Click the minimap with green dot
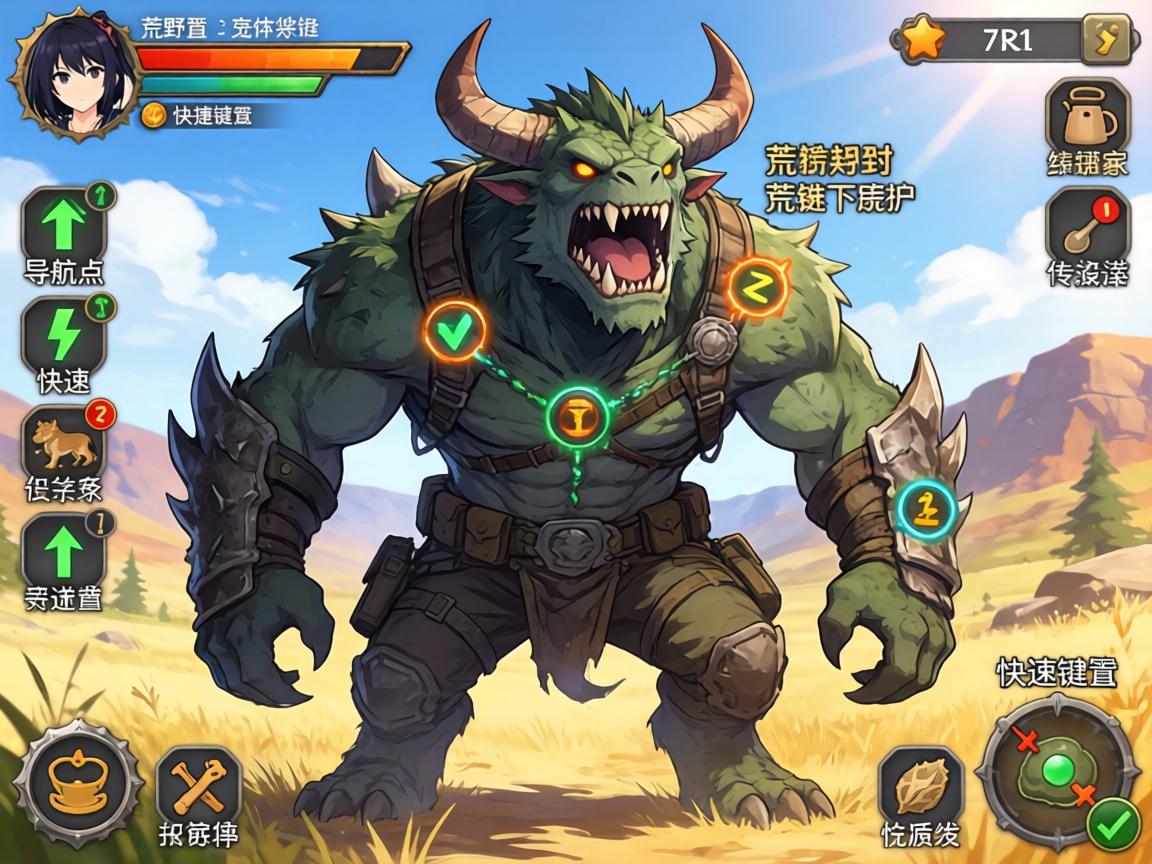 point(1058,771)
